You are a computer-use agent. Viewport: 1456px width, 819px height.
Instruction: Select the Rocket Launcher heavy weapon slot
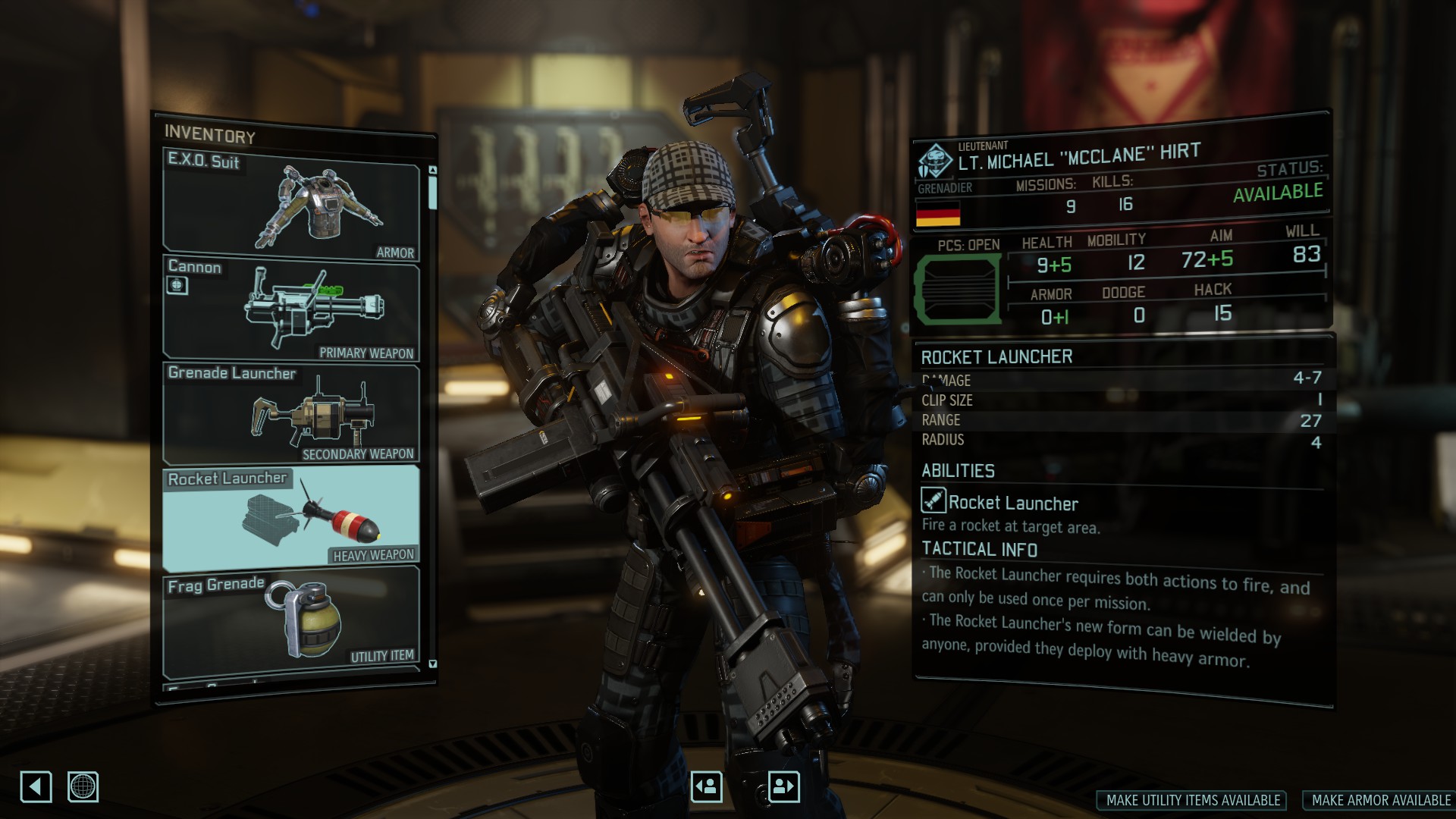291,517
